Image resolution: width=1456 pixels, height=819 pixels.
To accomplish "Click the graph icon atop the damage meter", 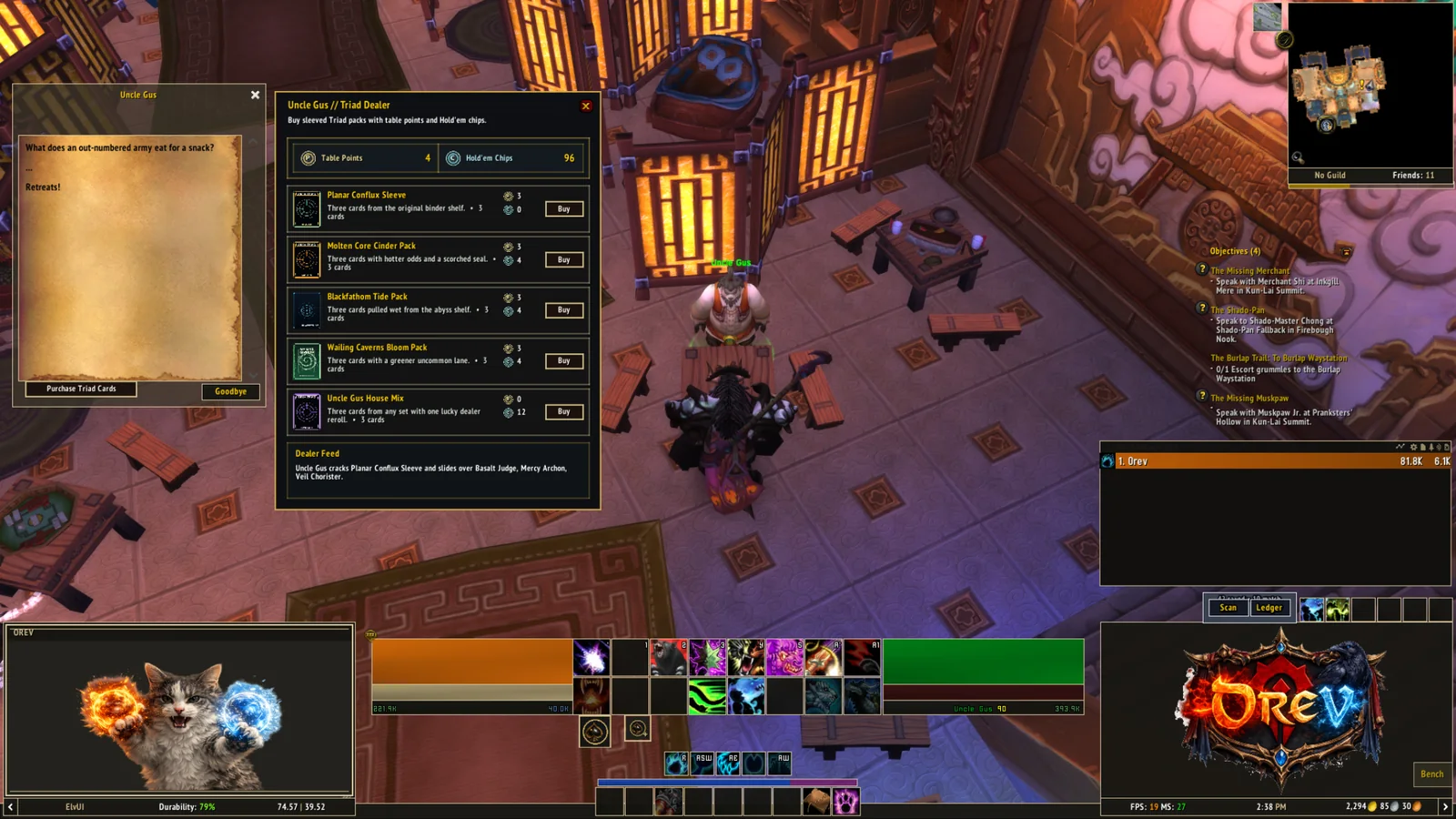I will (x=1400, y=447).
